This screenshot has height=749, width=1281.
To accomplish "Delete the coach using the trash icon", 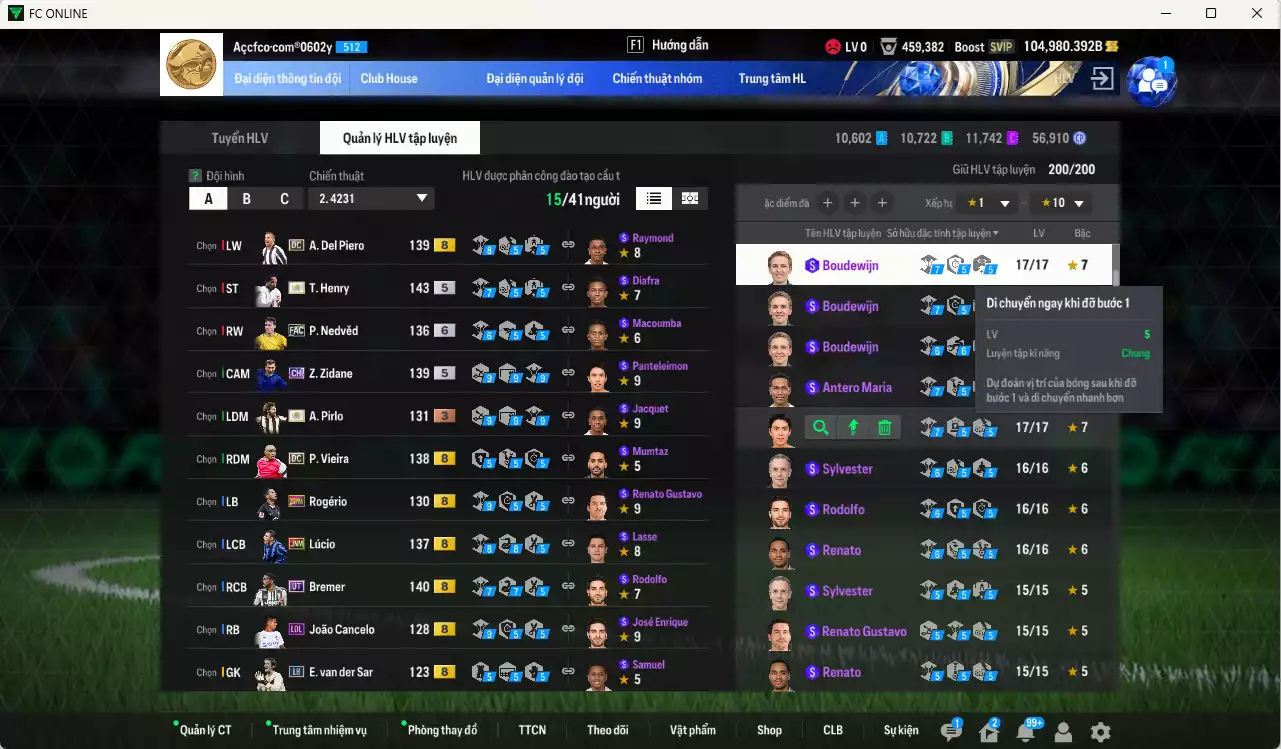I will pyautogui.click(x=885, y=427).
